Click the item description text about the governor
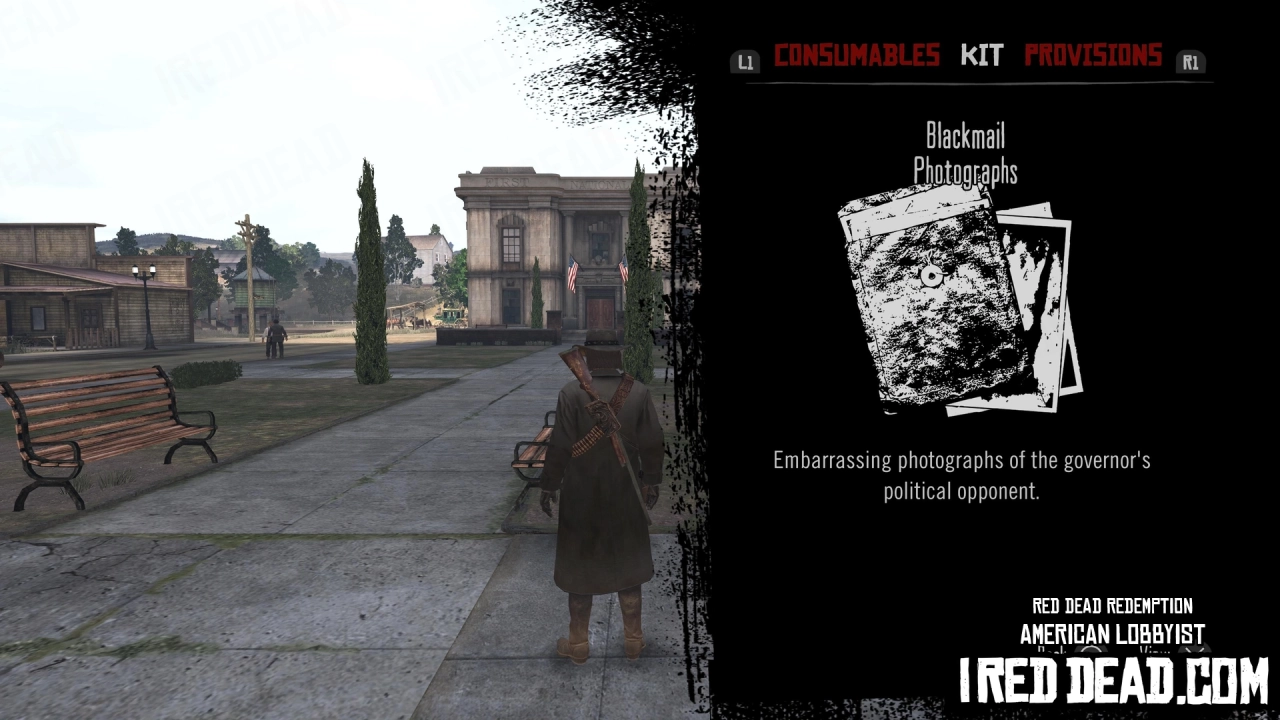The width and height of the screenshot is (1280, 720). click(x=960, y=475)
